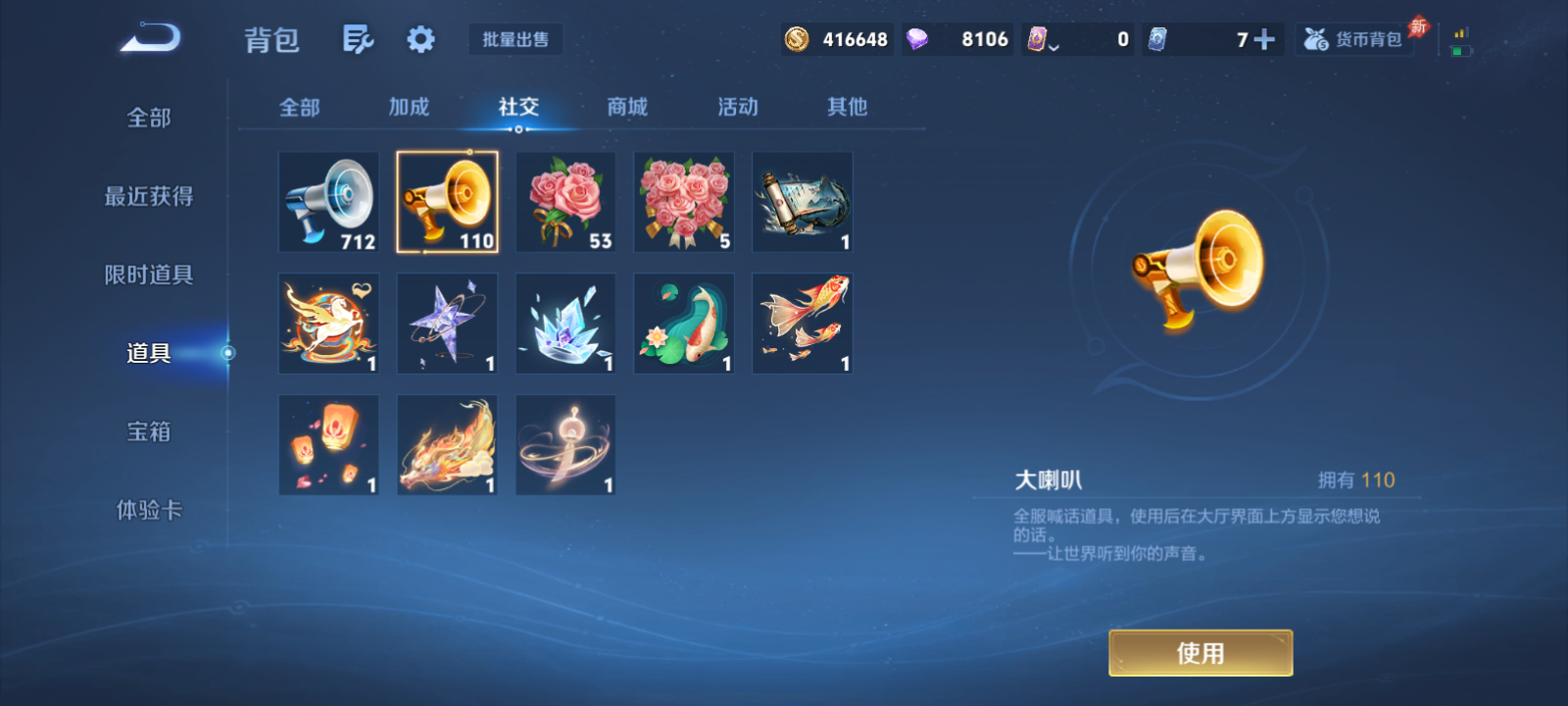This screenshot has height=706, width=1568.
Task: Select the flying pegasus item
Action: 328,324
